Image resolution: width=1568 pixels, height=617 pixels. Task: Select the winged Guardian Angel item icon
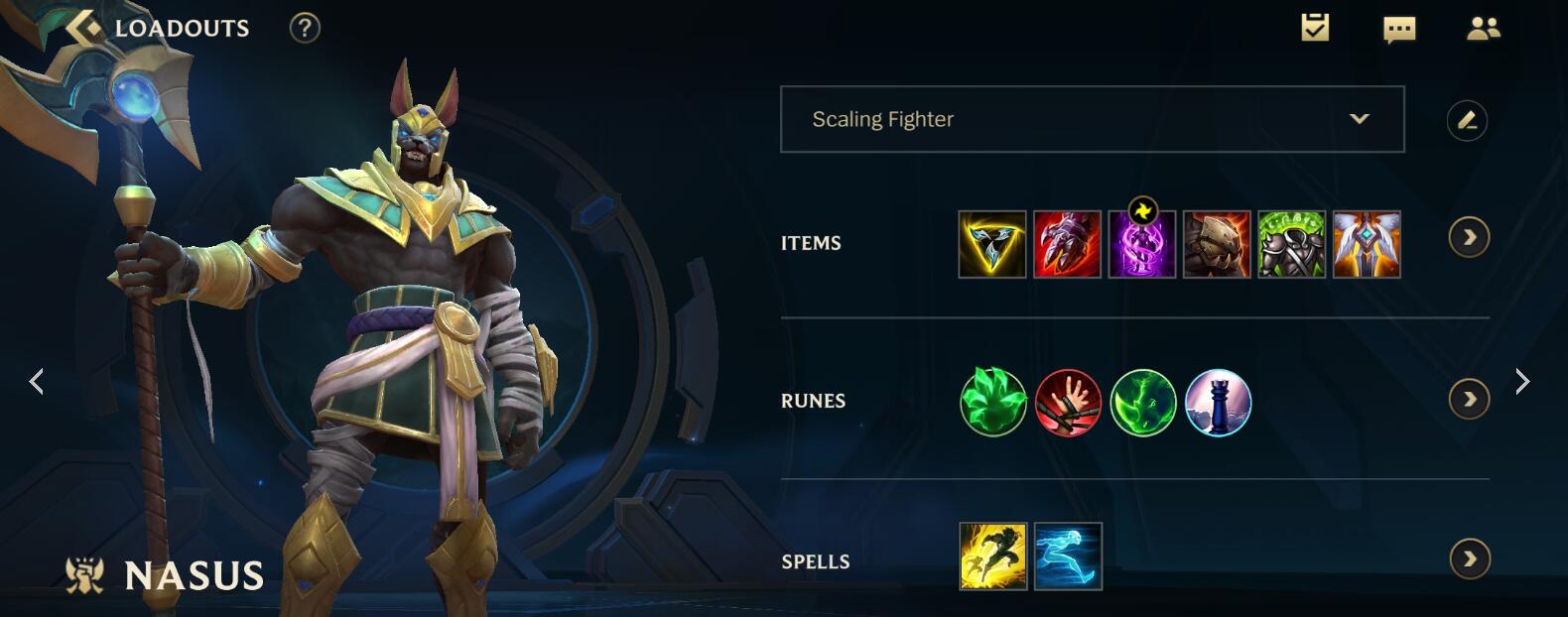coord(1367,244)
